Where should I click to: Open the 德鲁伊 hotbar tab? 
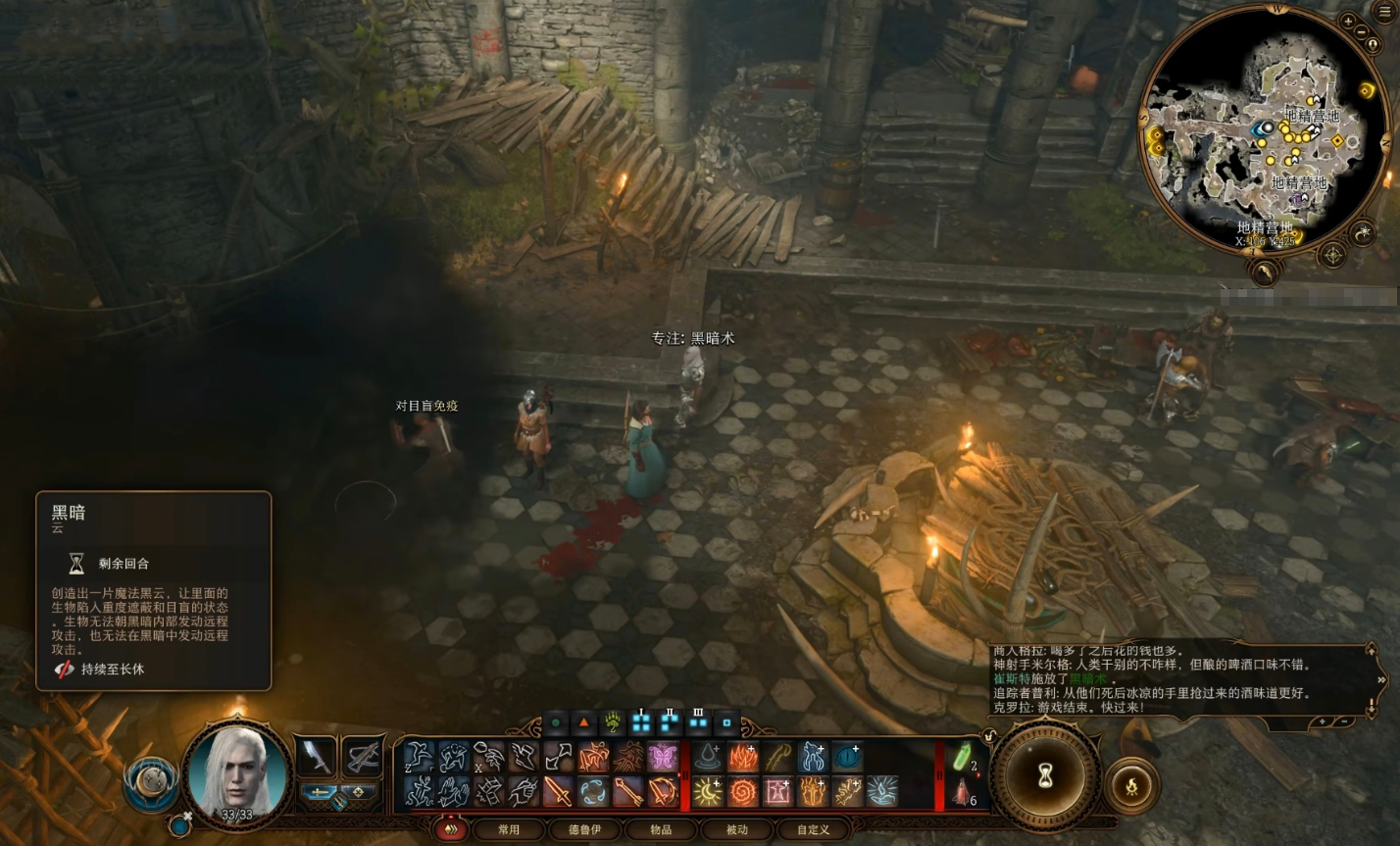tap(585, 829)
